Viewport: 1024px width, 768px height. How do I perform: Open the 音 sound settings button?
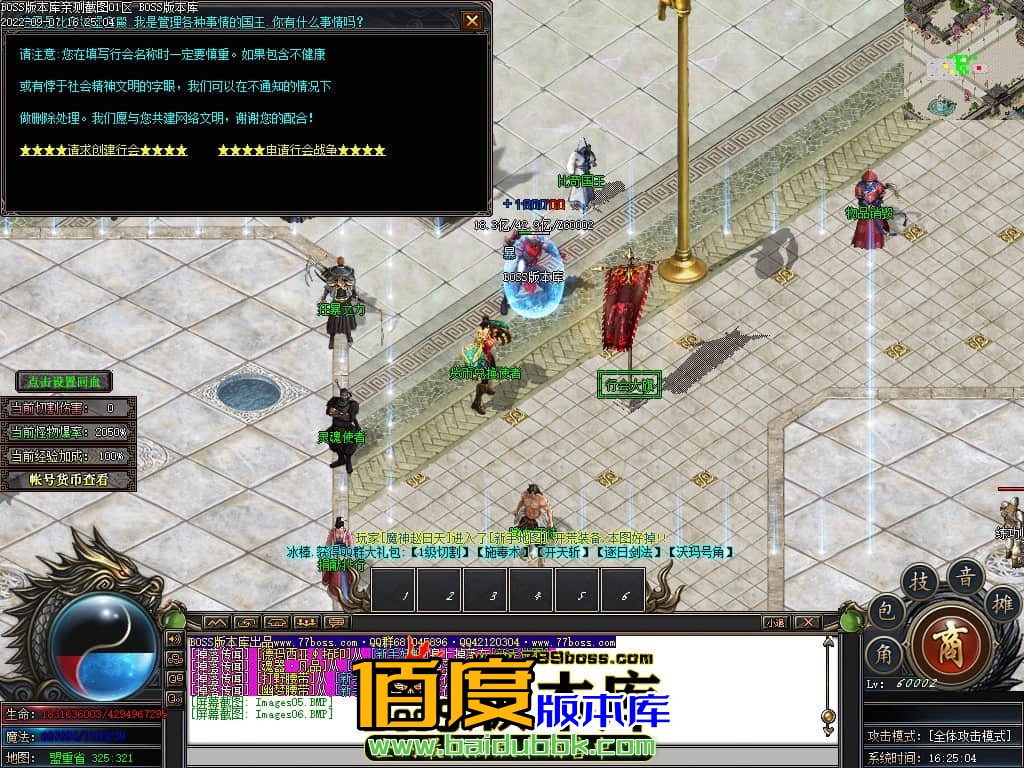[x=965, y=575]
